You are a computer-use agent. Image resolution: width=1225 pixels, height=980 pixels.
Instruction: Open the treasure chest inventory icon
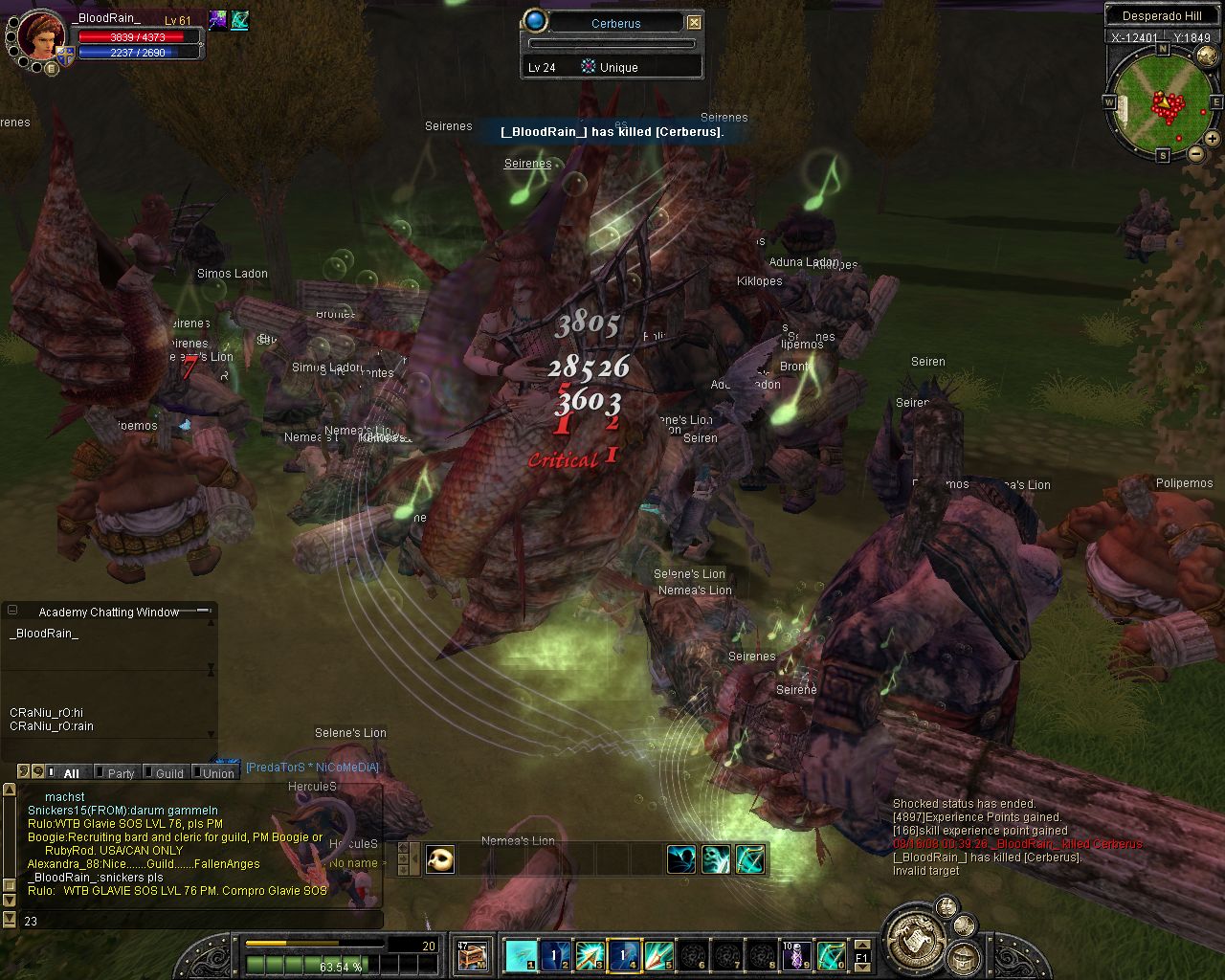point(473,954)
